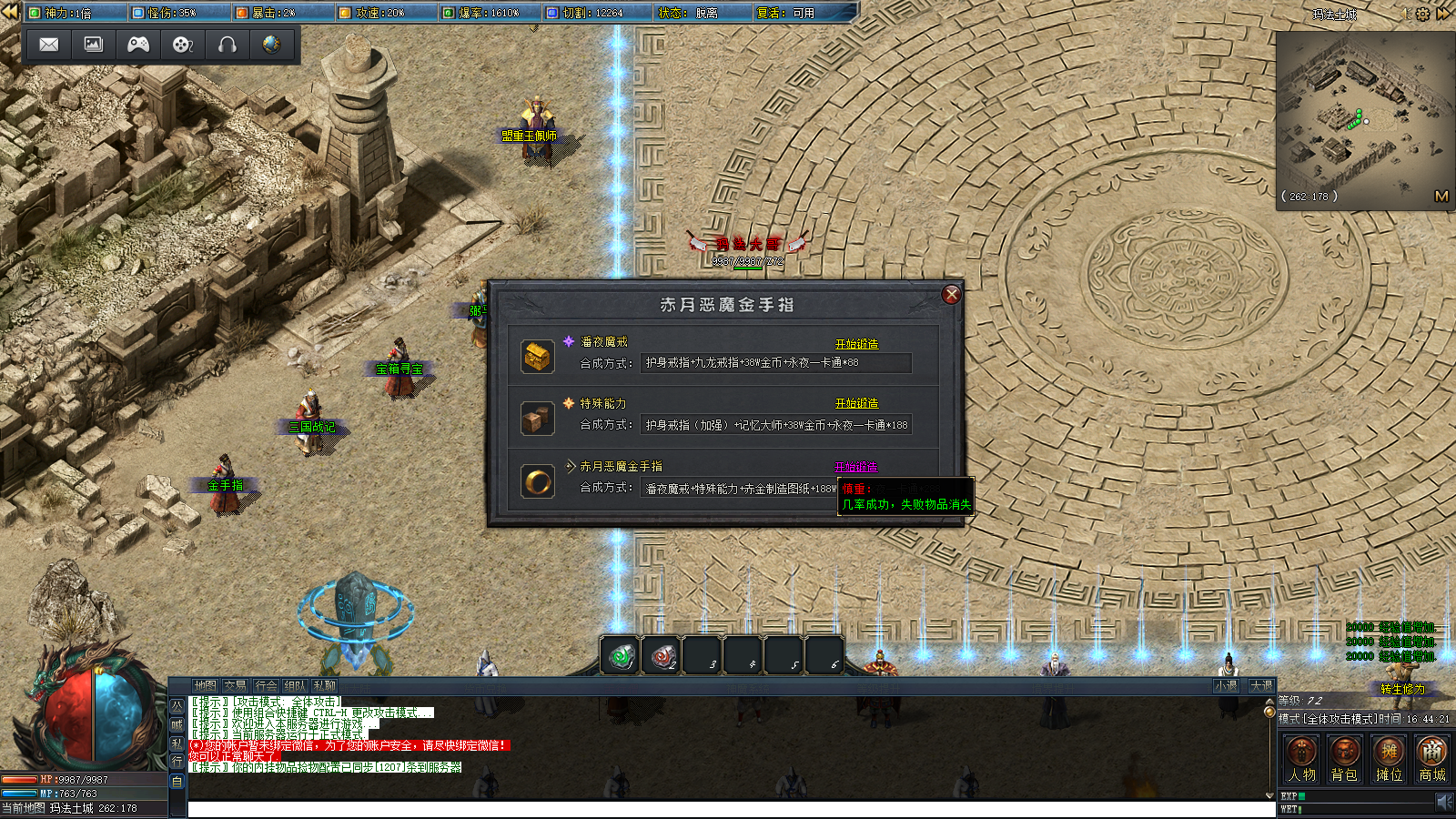Switch to the 行会 guild tab

[266, 686]
